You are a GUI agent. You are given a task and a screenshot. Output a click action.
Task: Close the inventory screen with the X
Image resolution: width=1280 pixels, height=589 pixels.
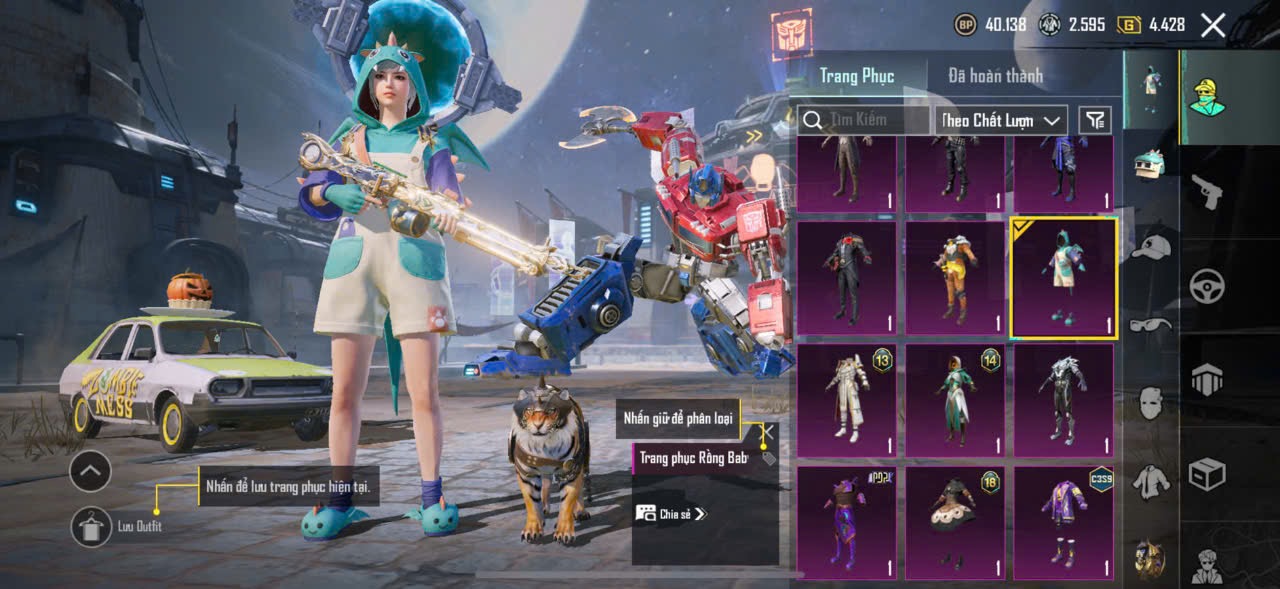(x=1213, y=25)
